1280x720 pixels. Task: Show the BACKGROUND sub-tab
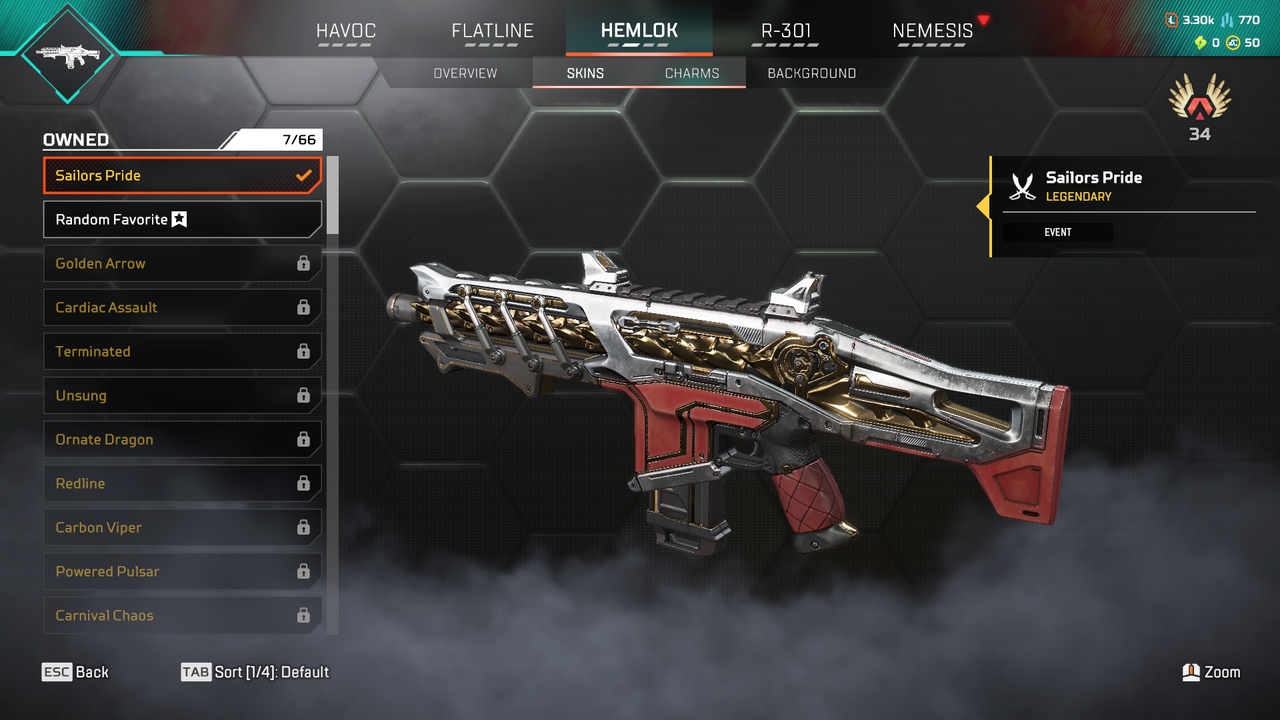coord(811,73)
